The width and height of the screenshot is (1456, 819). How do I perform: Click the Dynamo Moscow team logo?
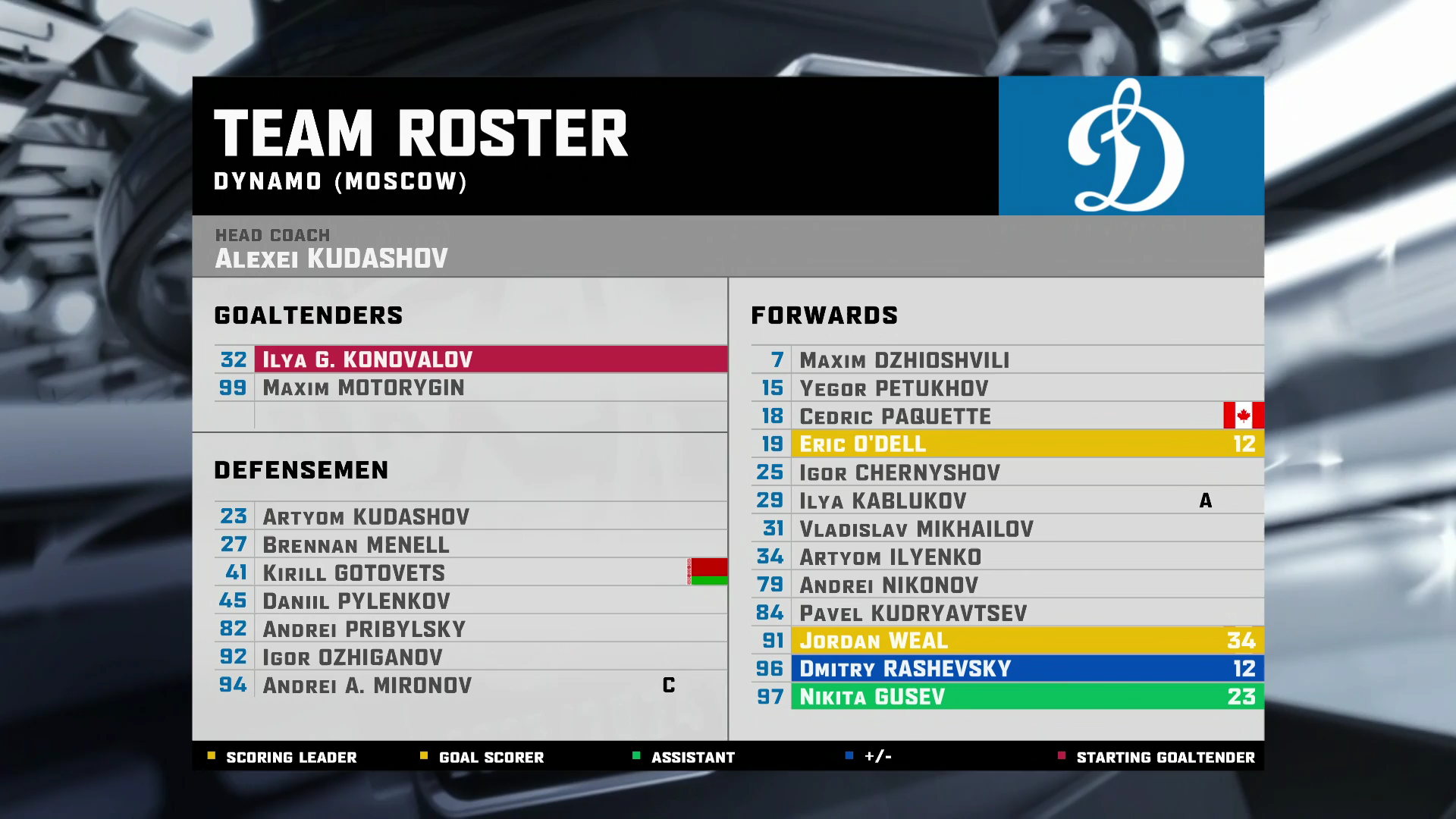1131,146
